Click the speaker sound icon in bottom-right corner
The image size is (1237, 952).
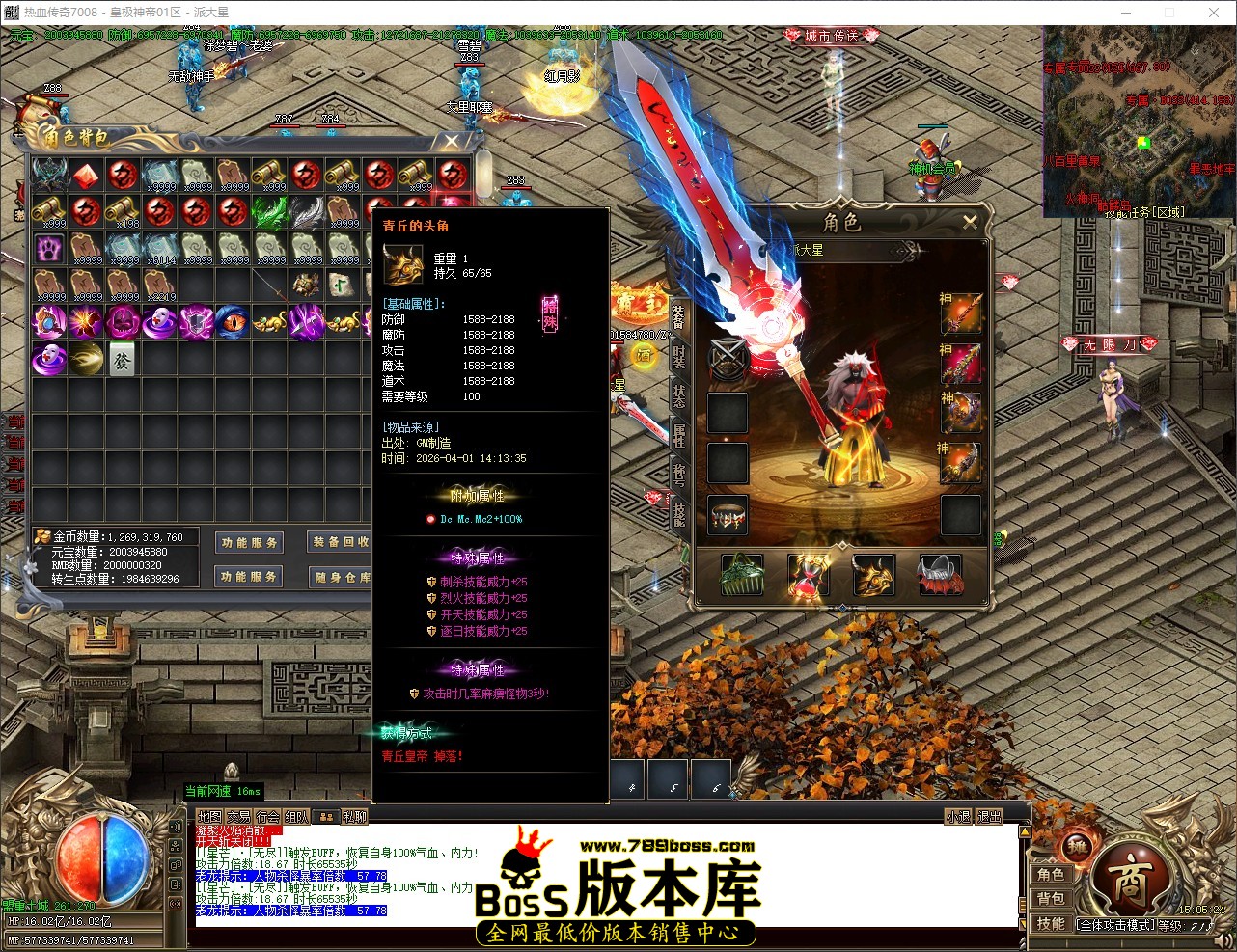click(1223, 938)
